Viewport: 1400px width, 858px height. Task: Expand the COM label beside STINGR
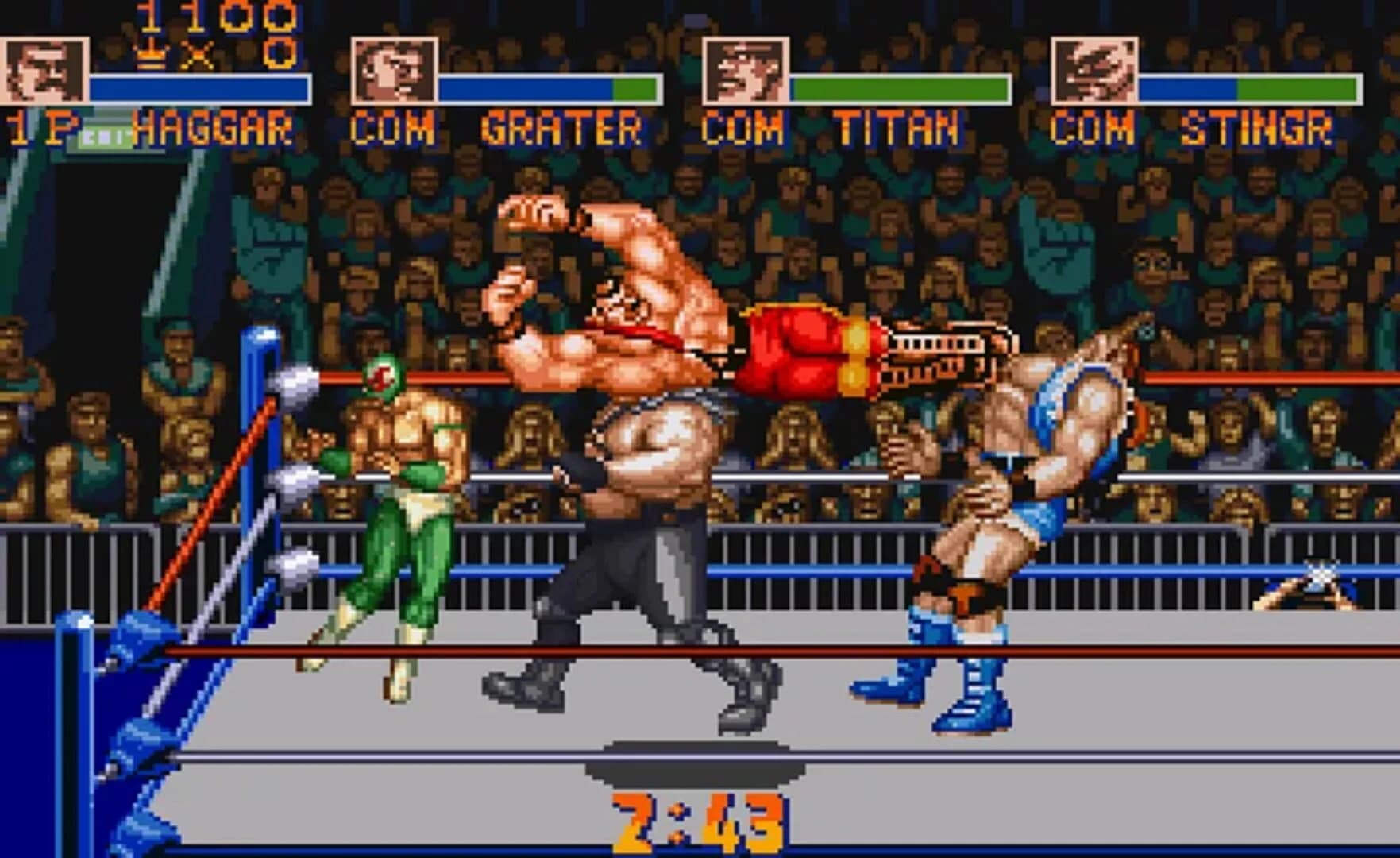click(x=1094, y=127)
